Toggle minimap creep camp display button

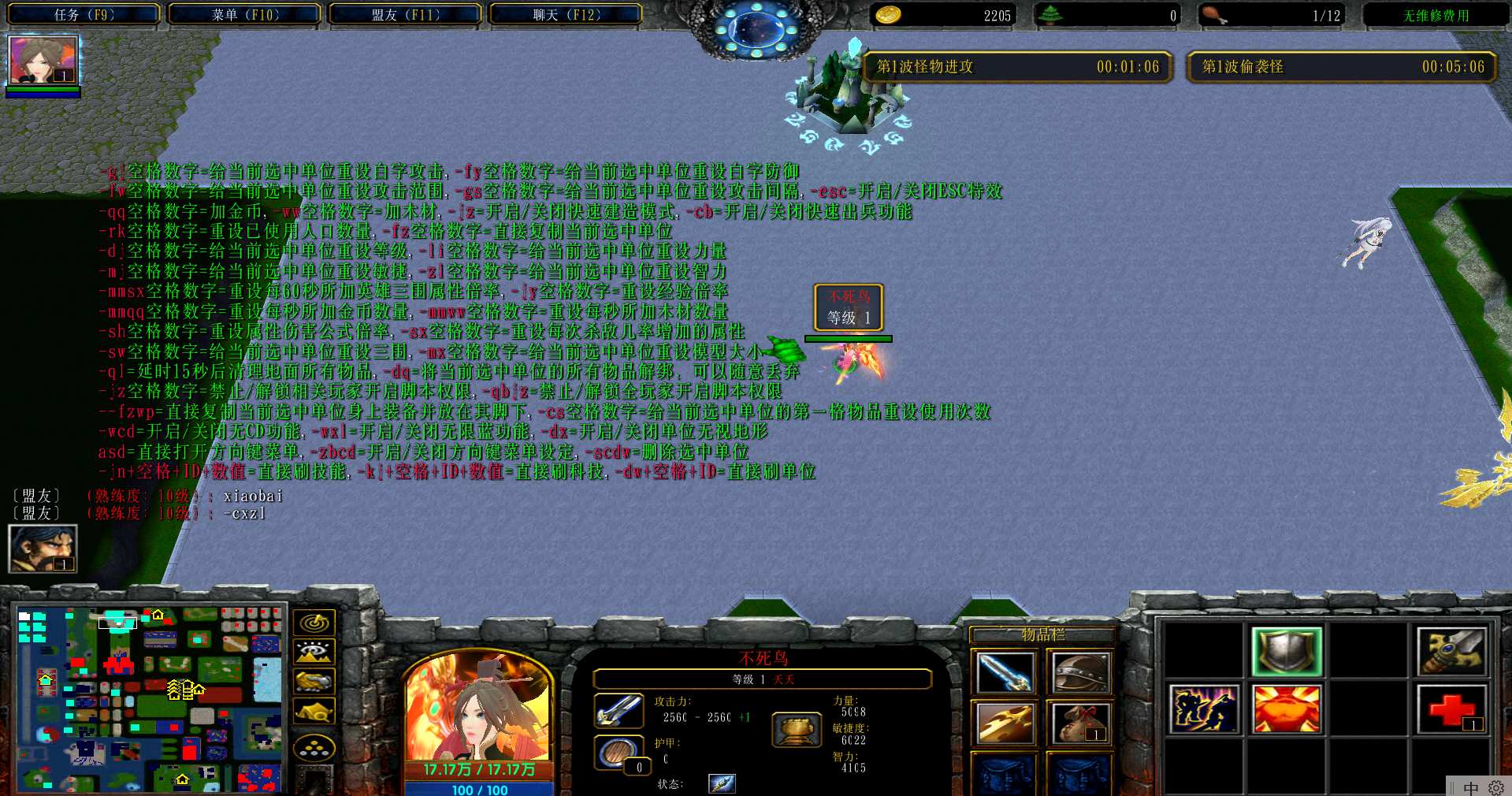tap(314, 711)
